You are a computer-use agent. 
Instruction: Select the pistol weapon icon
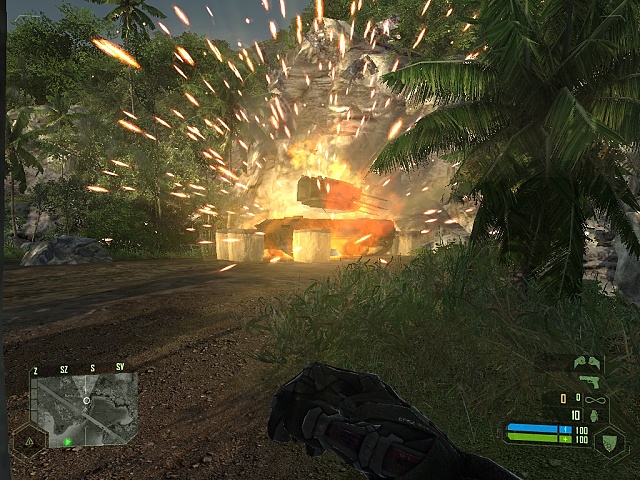590,382
